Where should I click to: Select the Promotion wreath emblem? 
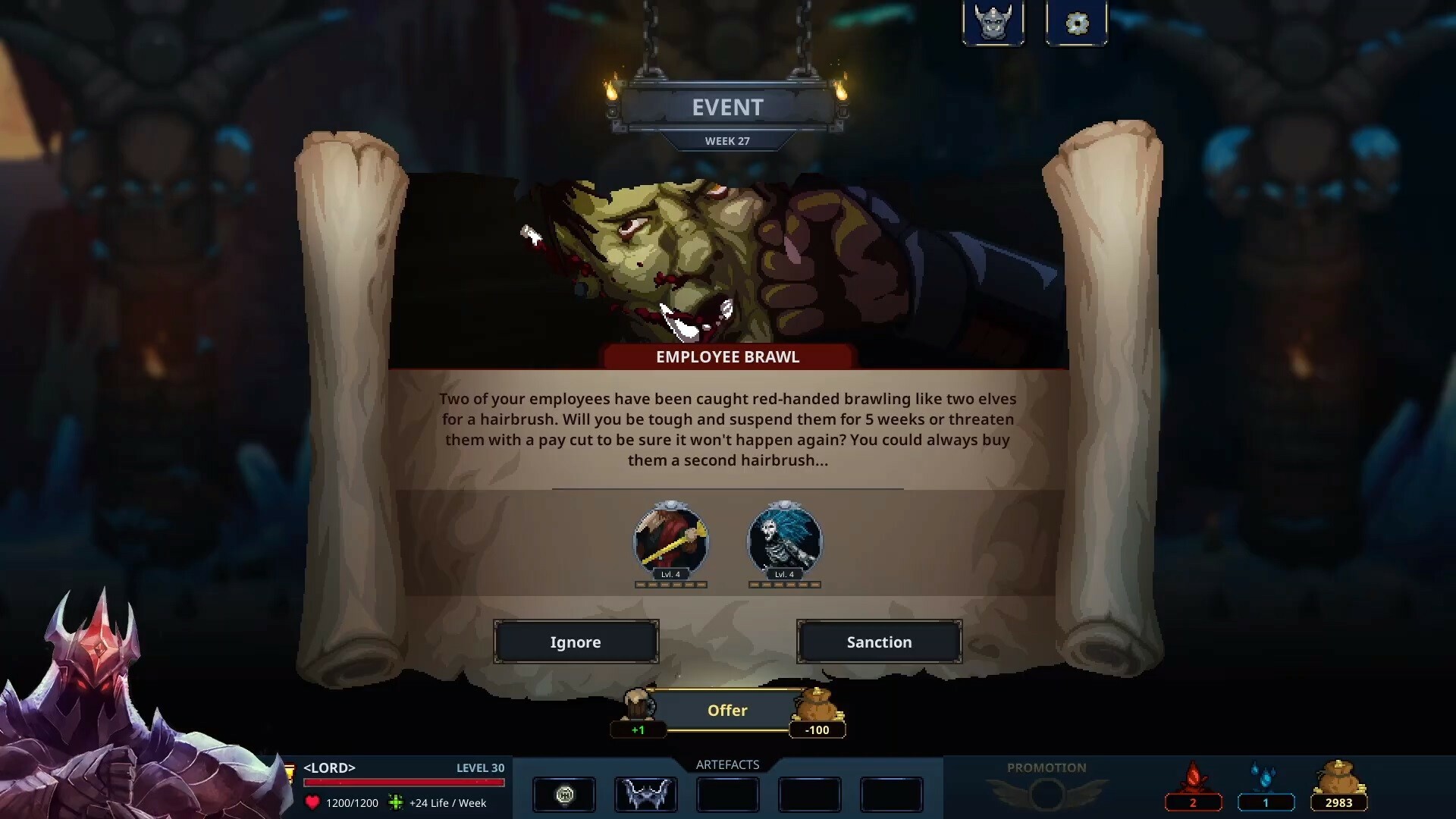point(1046,794)
